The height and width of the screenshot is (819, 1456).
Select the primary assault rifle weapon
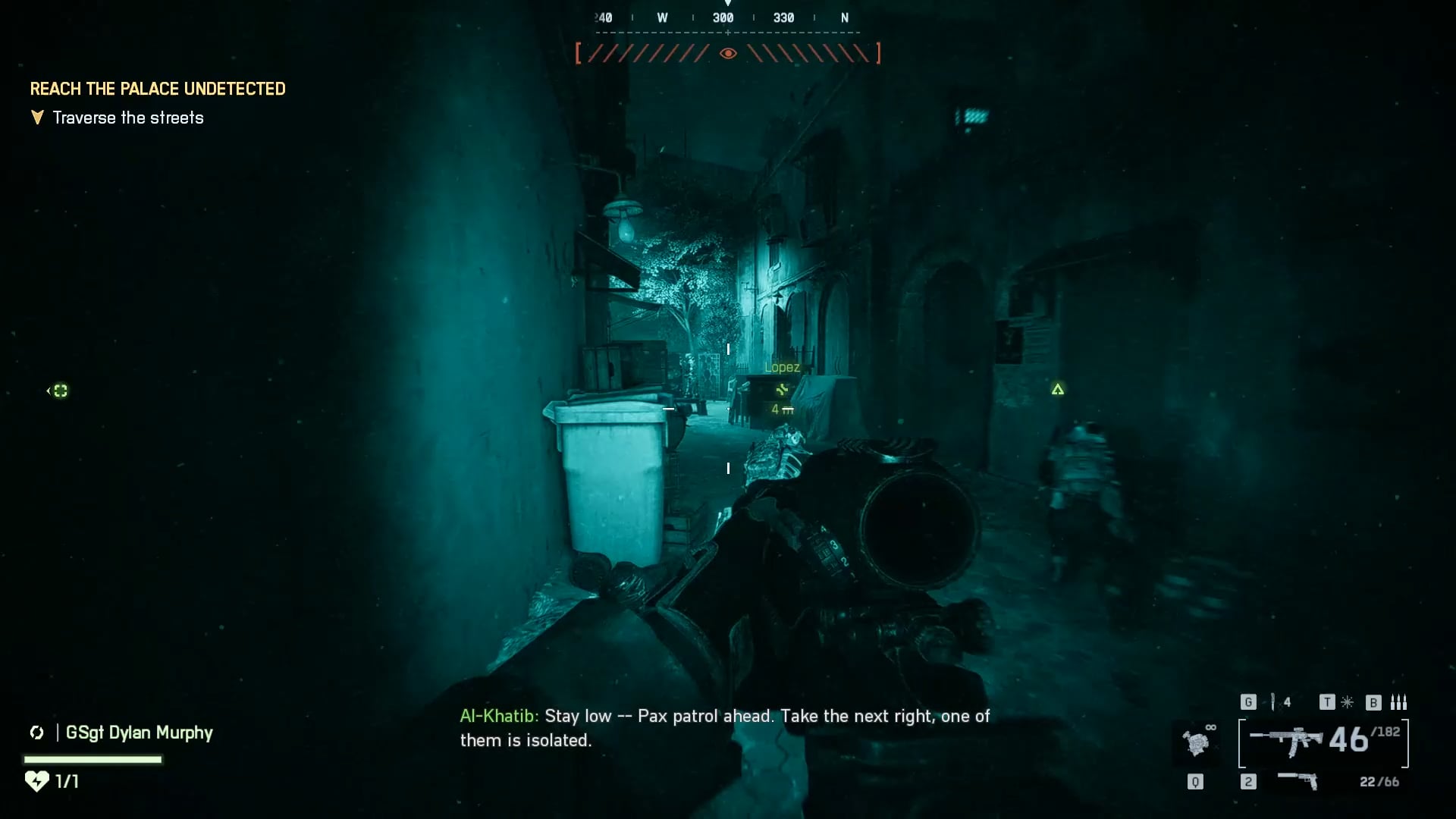coord(1286,741)
